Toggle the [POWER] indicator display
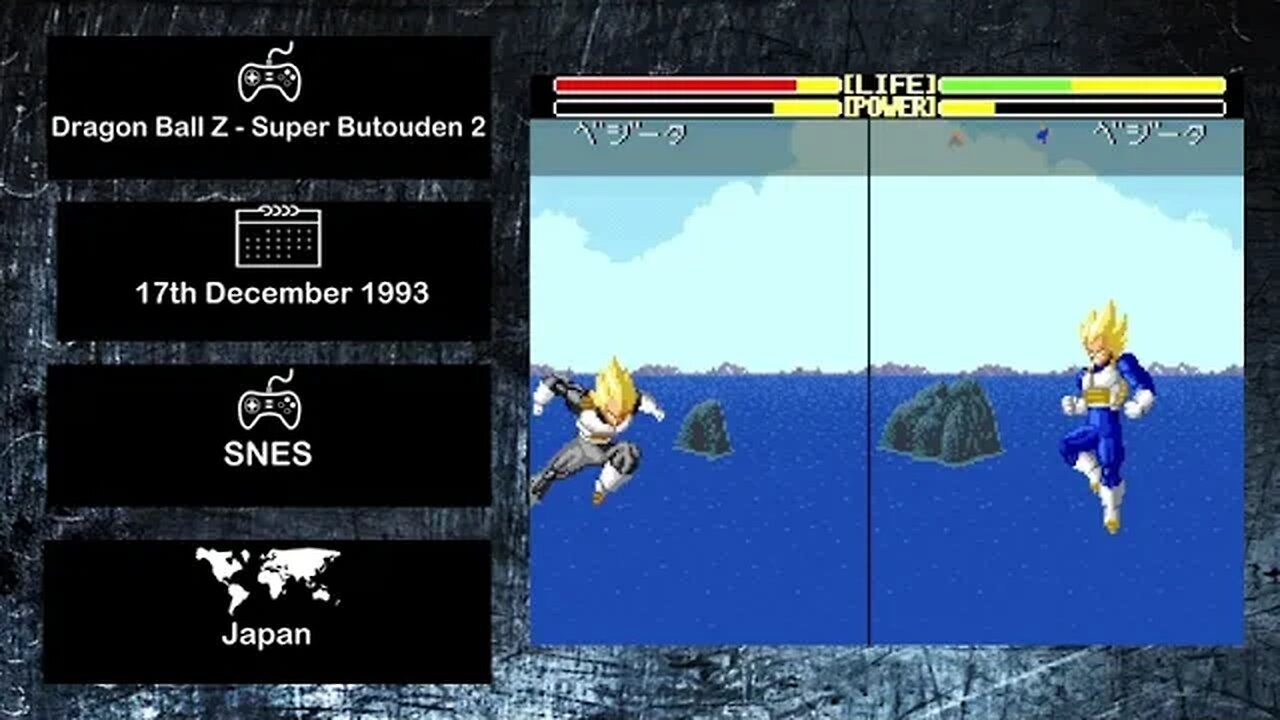Viewport: 1280px width, 720px height. 889,105
